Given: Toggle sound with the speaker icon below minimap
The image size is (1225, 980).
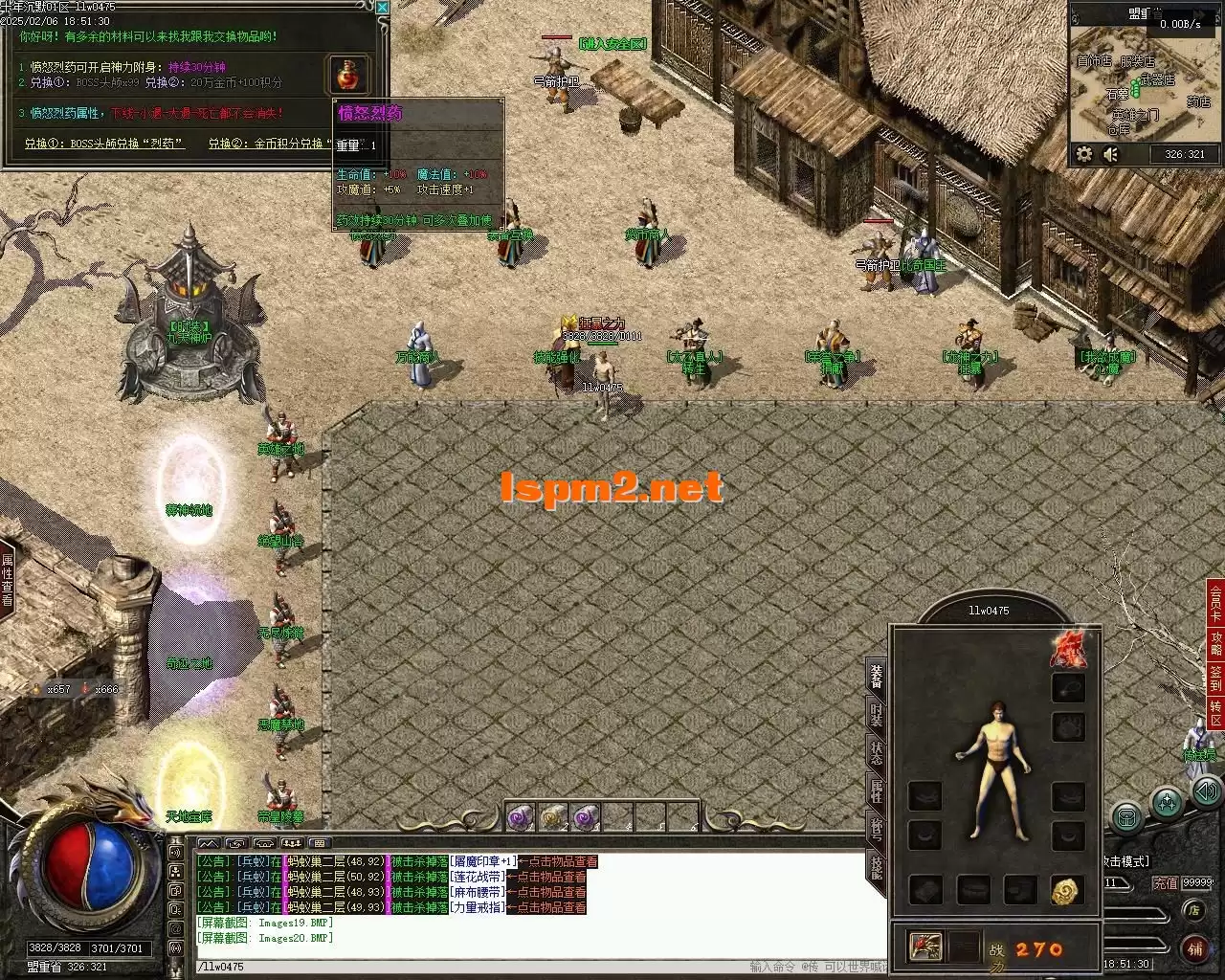Looking at the screenshot, I should point(1111,154).
